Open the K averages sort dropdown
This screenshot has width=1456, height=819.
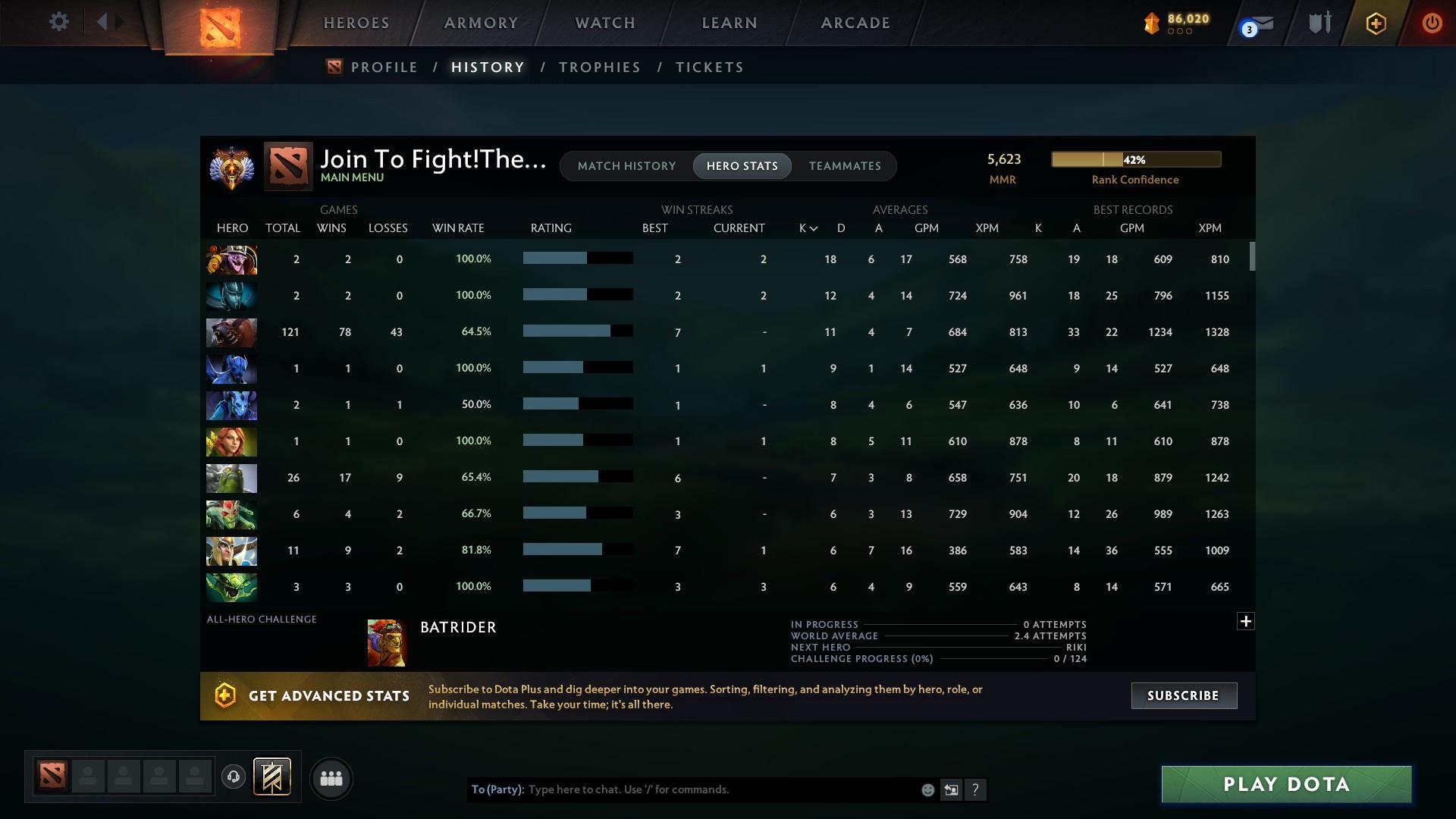pyautogui.click(x=806, y=227)
